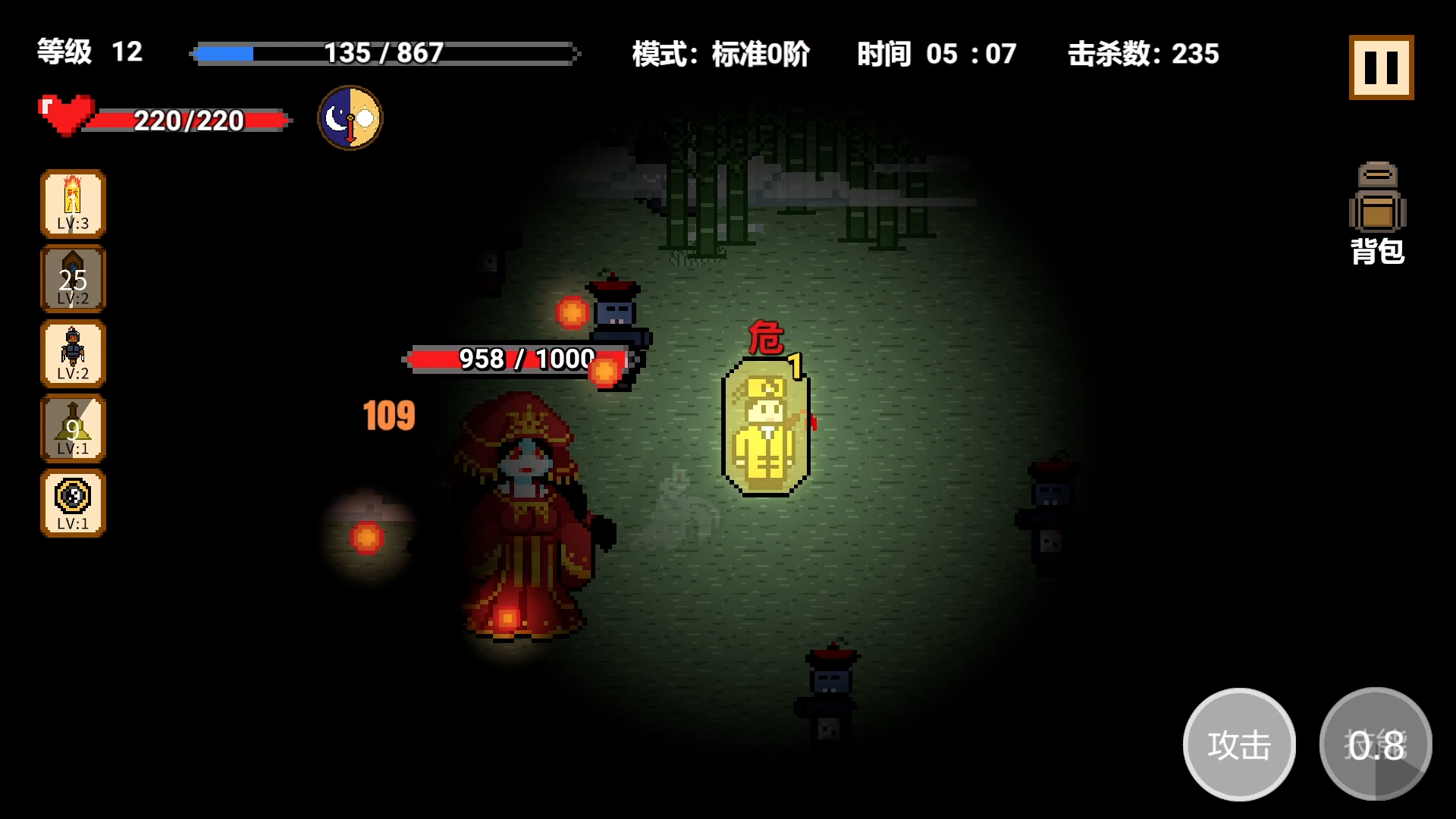Screen dimensions: 1456x819
Task: Use the LV:2 armored warrior summon skill
Action: (x=72, y=353)
